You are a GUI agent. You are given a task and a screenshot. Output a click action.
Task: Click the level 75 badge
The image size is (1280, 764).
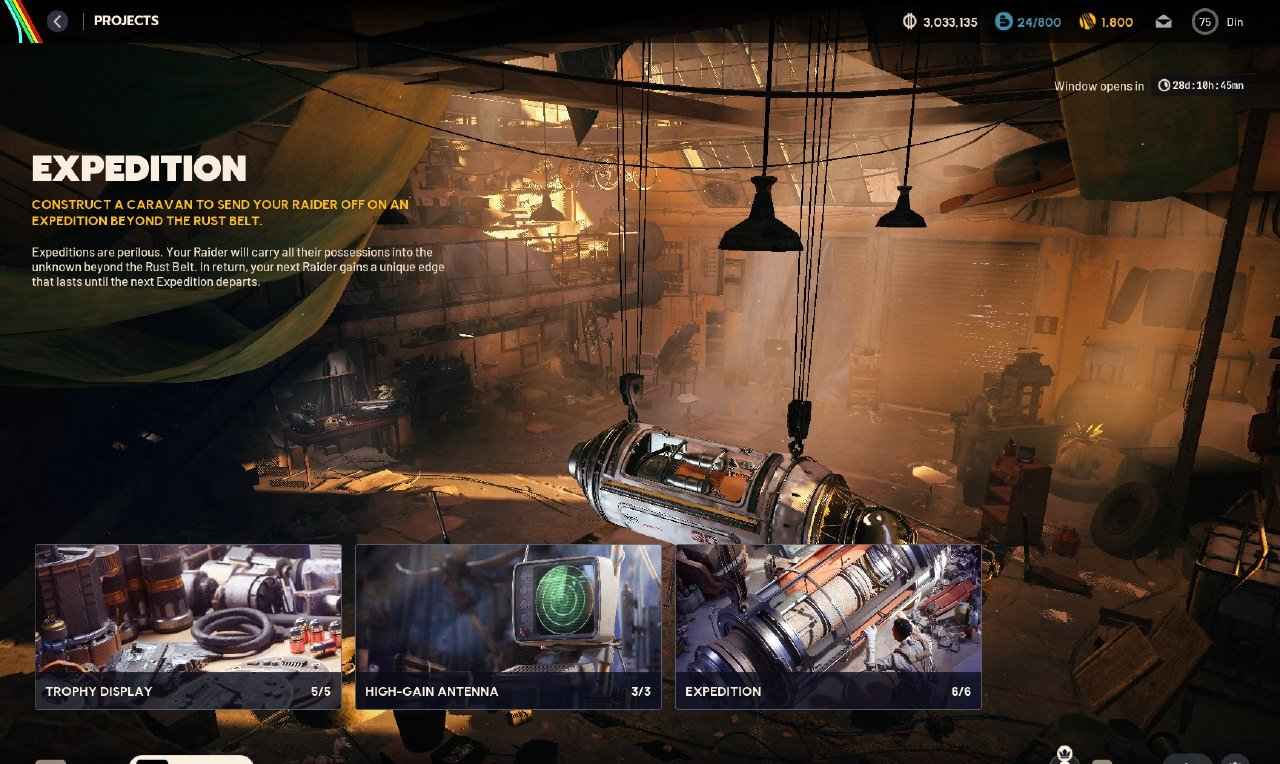tap(1204, 21)
